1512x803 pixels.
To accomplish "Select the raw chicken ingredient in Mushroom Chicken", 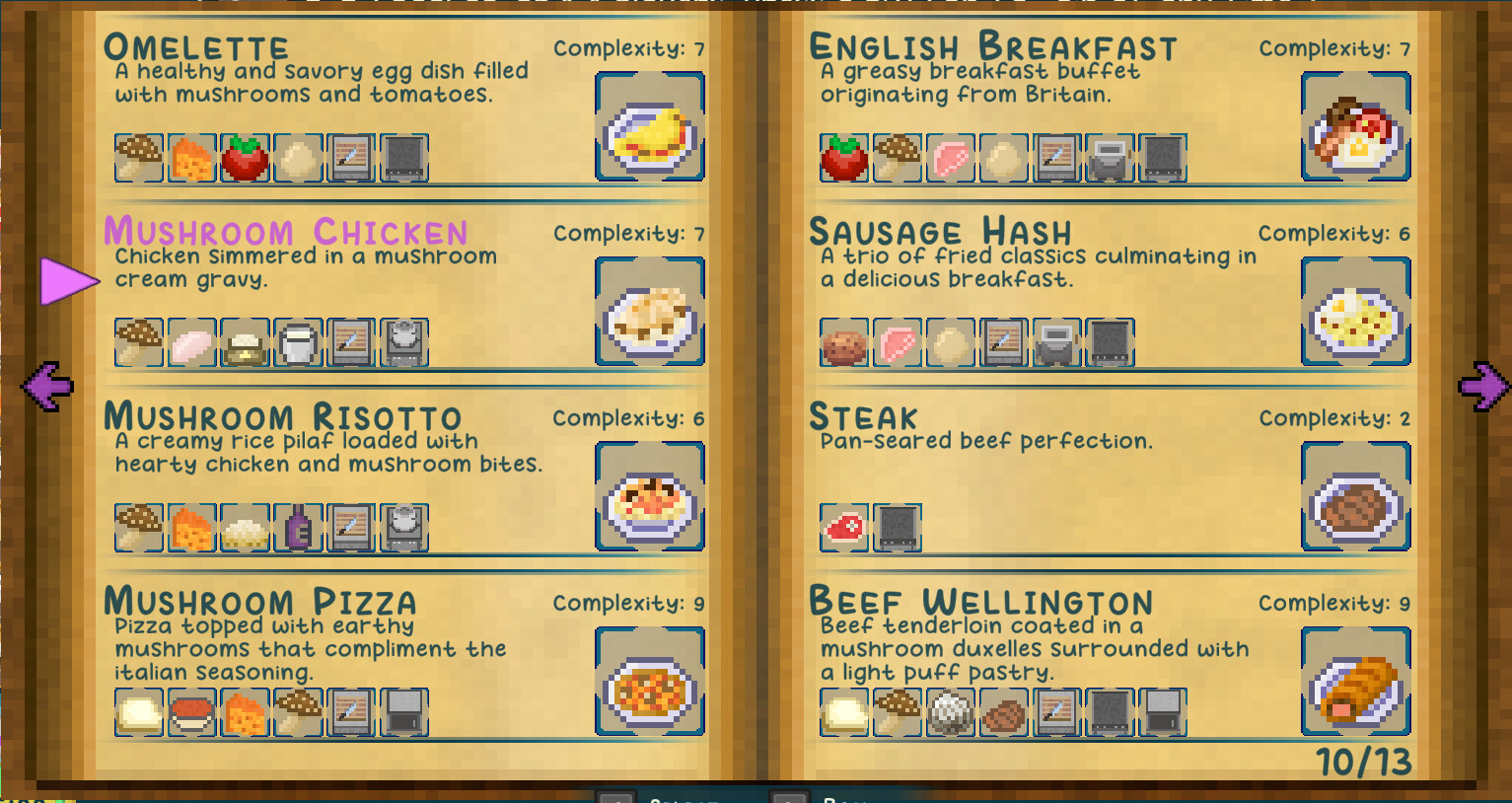I will click(192, 342).
